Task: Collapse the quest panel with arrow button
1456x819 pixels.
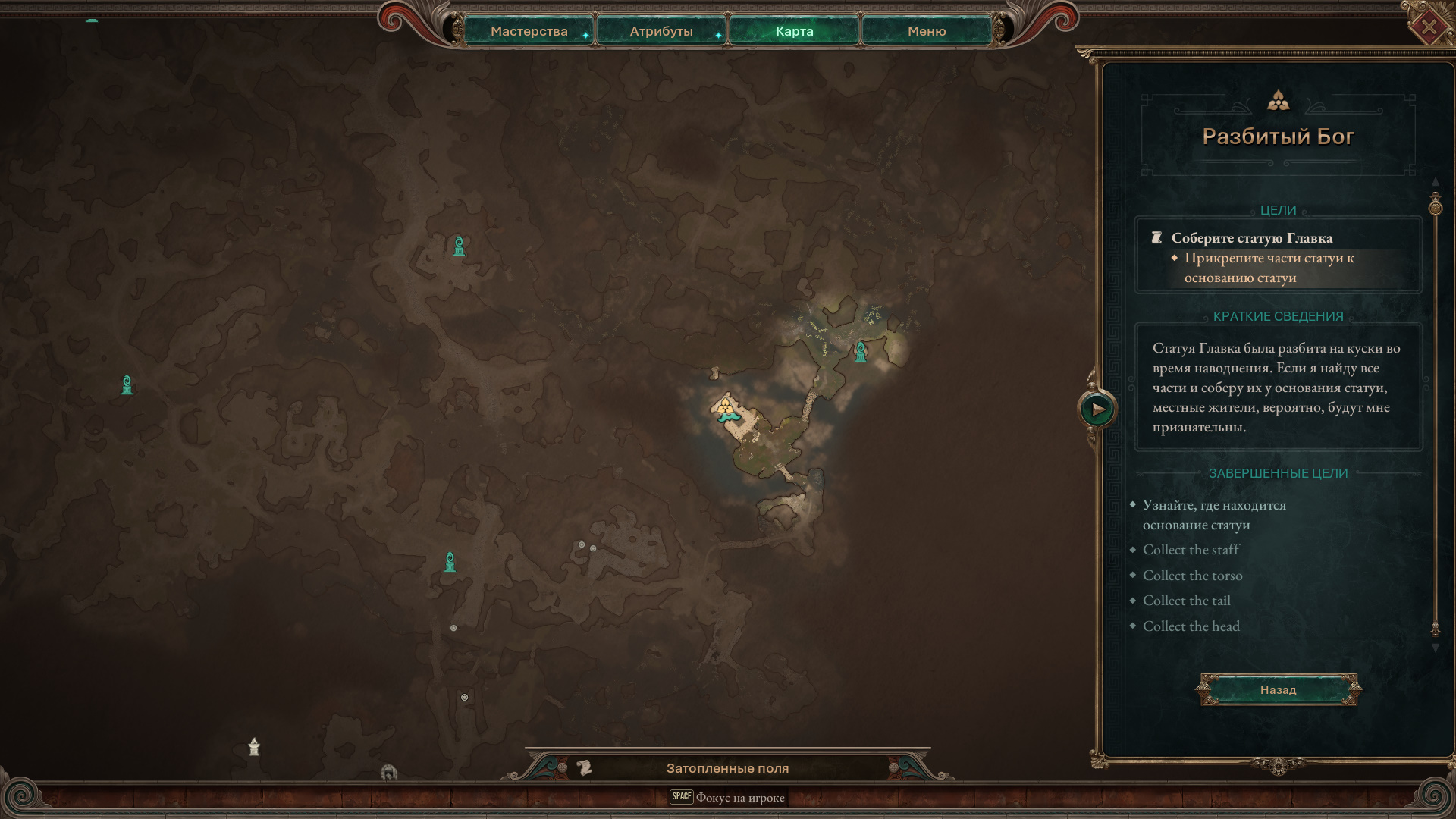Action: (x=1097, y=409)
